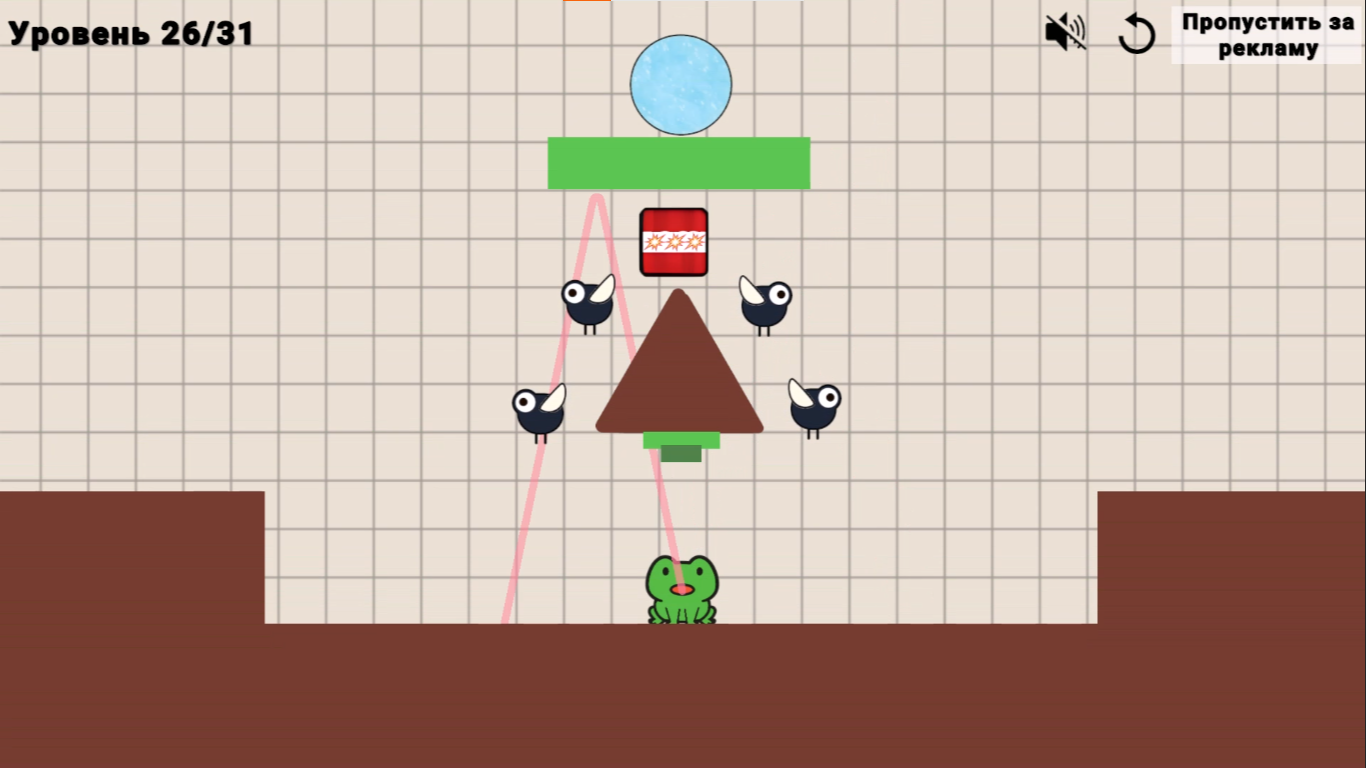Viewport: 1366px width, 768px height.
Task: Tap the green horizontal platform under the ball
Action: coord(679,163)
